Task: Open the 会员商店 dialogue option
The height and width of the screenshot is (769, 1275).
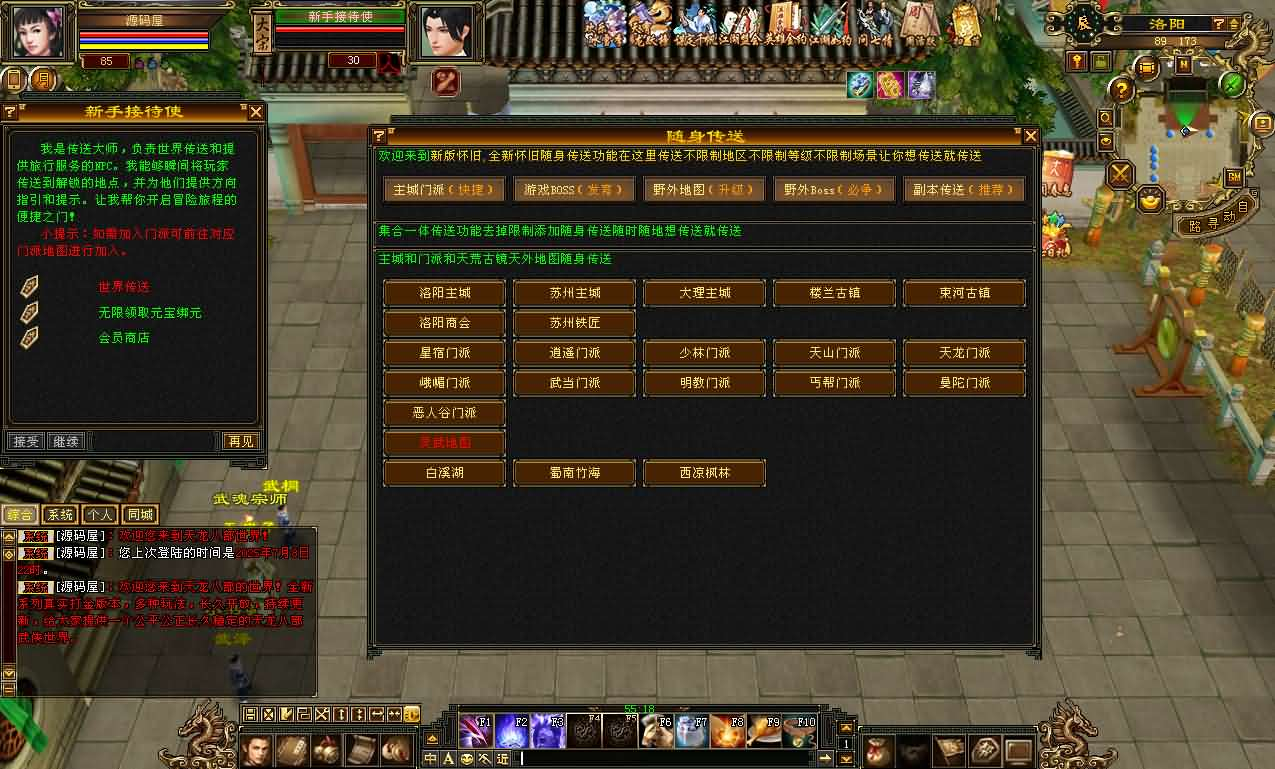Action: click(123, 338)
